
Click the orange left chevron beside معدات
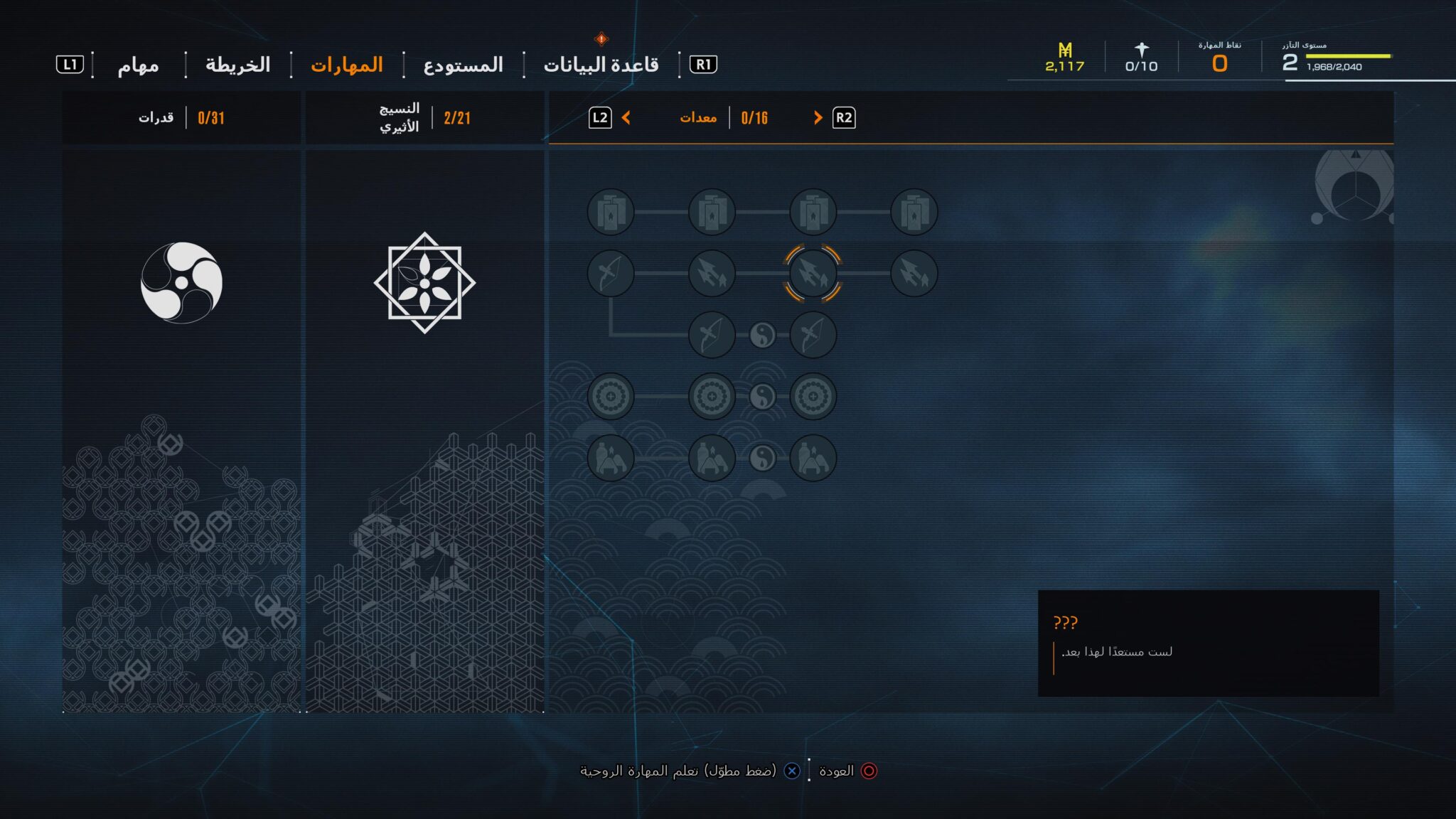click(626, 118)
